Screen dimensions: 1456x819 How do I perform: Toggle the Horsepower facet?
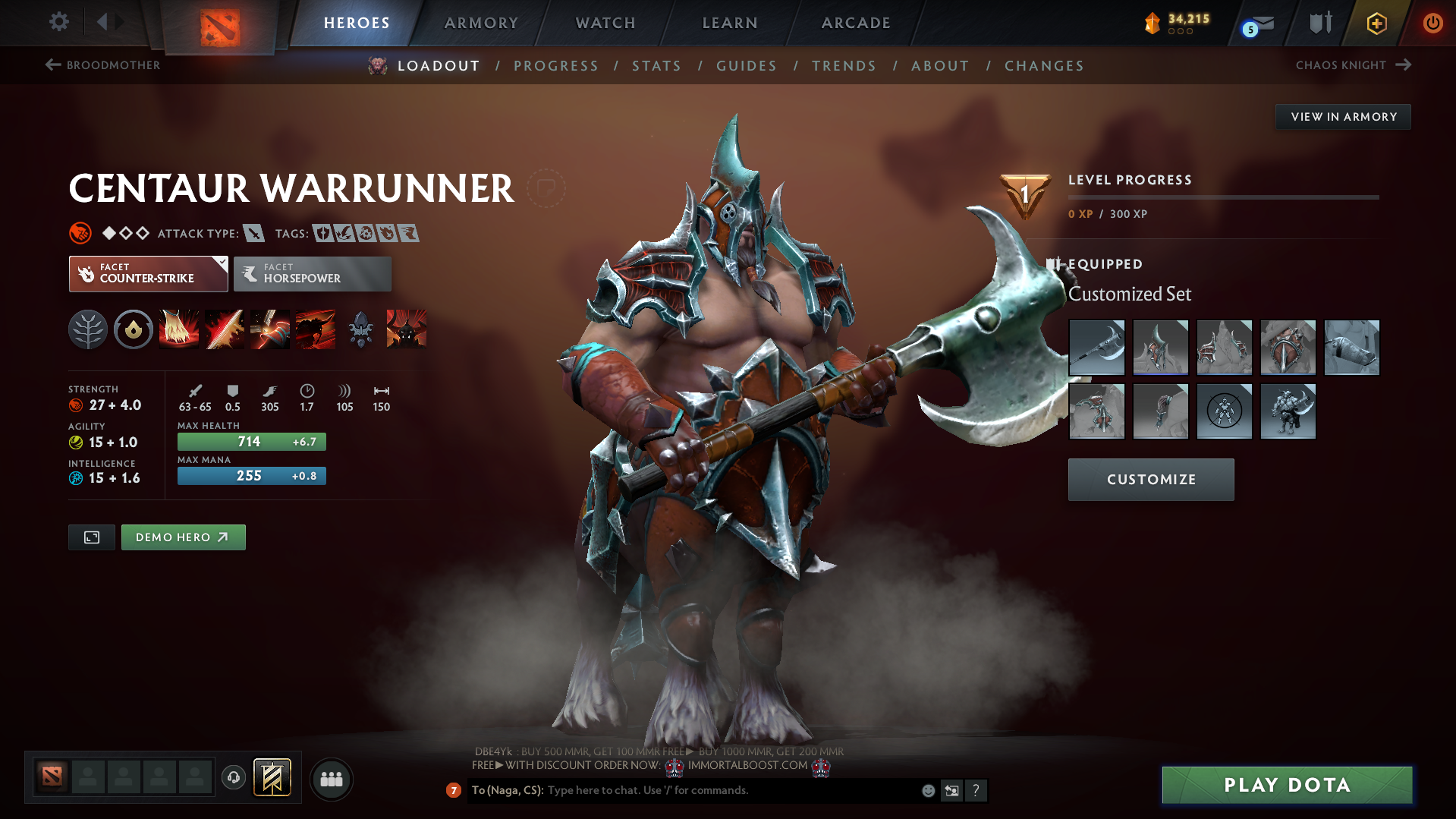(312, 273)
